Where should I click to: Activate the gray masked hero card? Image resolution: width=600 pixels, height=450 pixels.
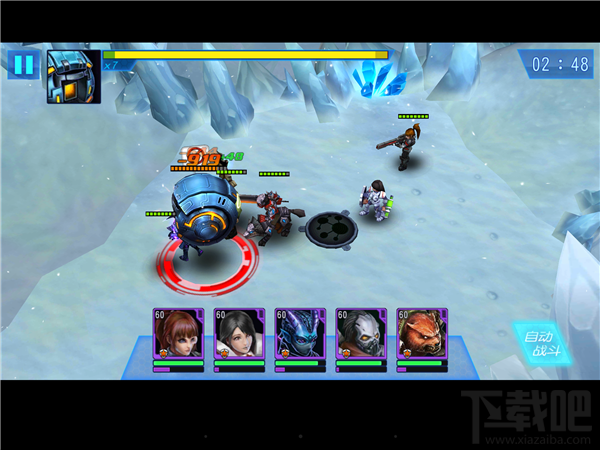(x=361, y=334)
